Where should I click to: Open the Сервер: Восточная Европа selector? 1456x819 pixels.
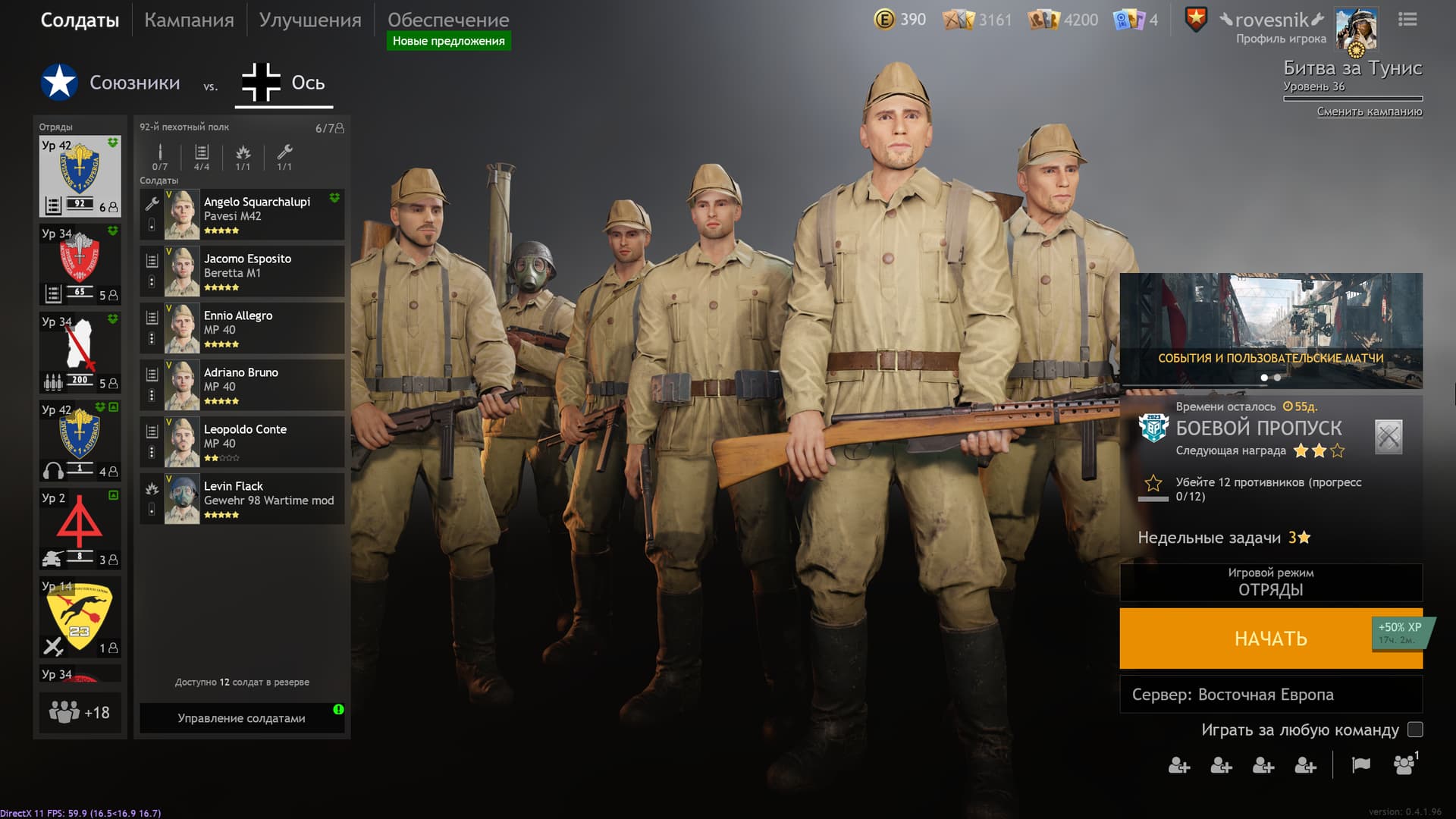click(1270, 694)
